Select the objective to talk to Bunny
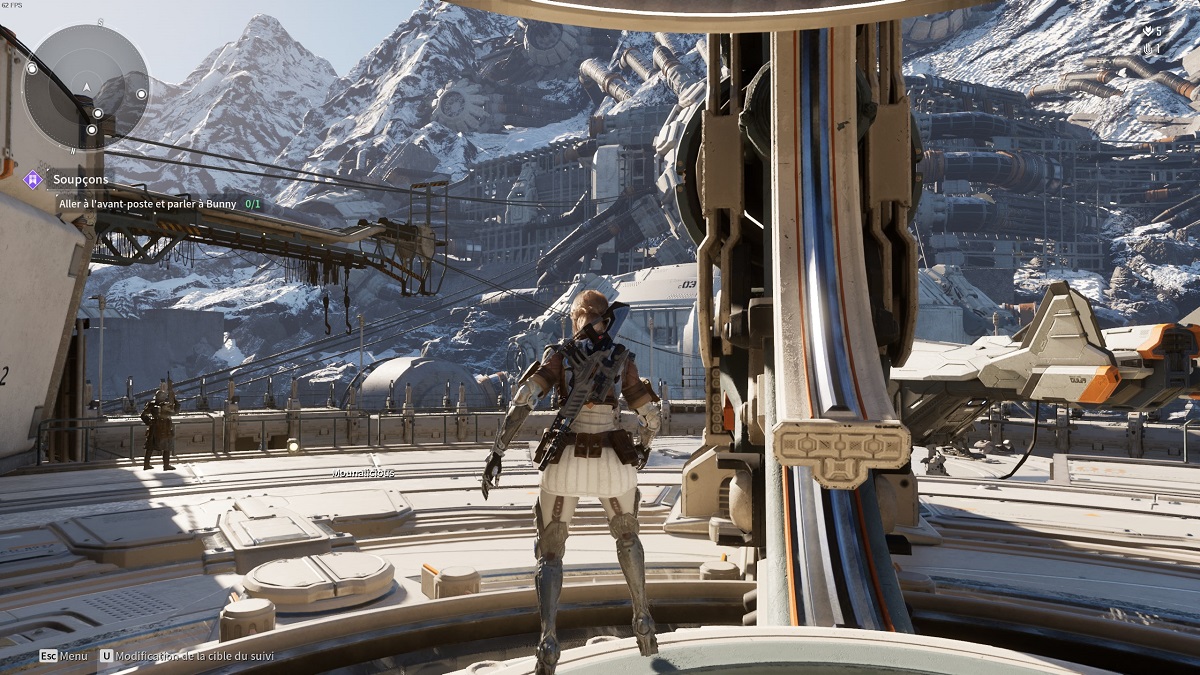The width and height of the screenshot is (1200, 675). pos(148,204)
